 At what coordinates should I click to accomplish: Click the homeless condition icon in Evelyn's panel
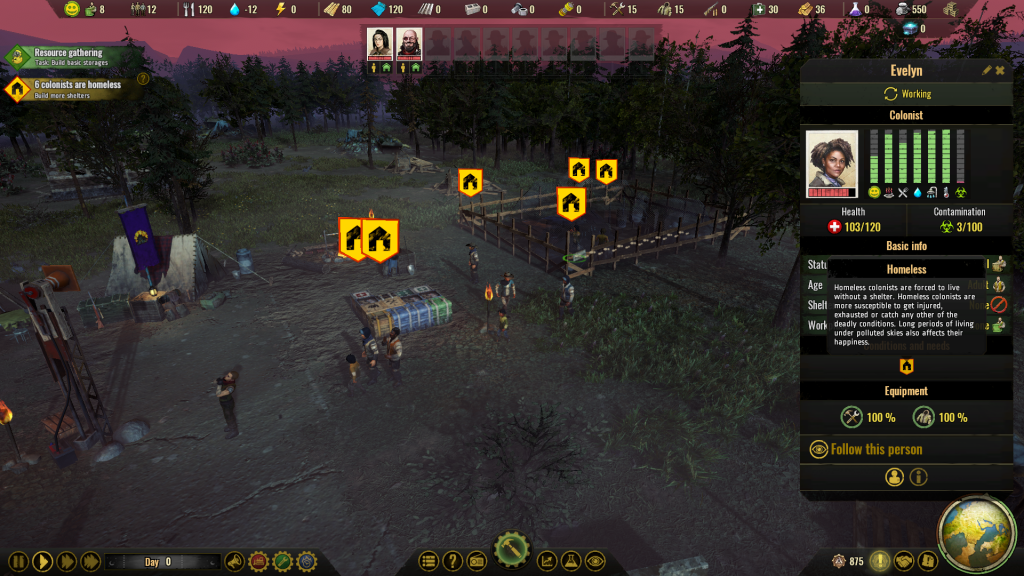pyautogui.click(x=907, y=366)
